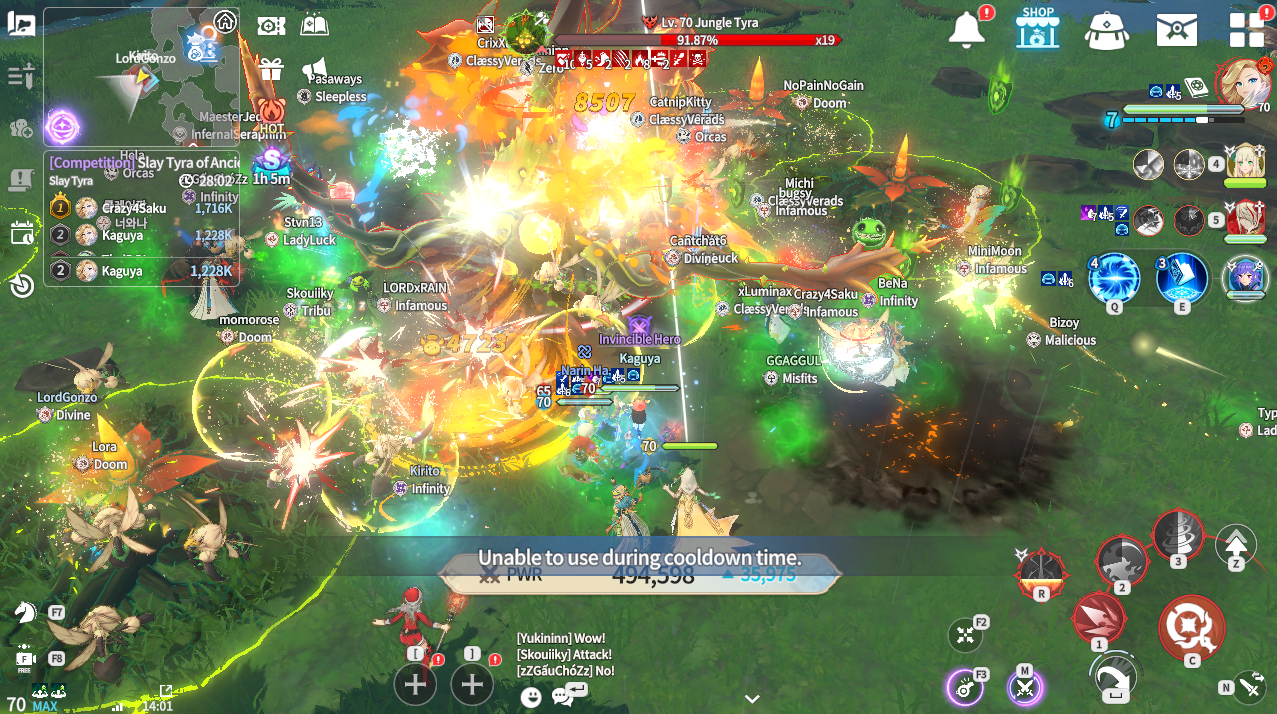Expand the bottom panel with the down chevron
Image resolution: width=1277 pixels, height=714 pixels.
coord(752,699)
